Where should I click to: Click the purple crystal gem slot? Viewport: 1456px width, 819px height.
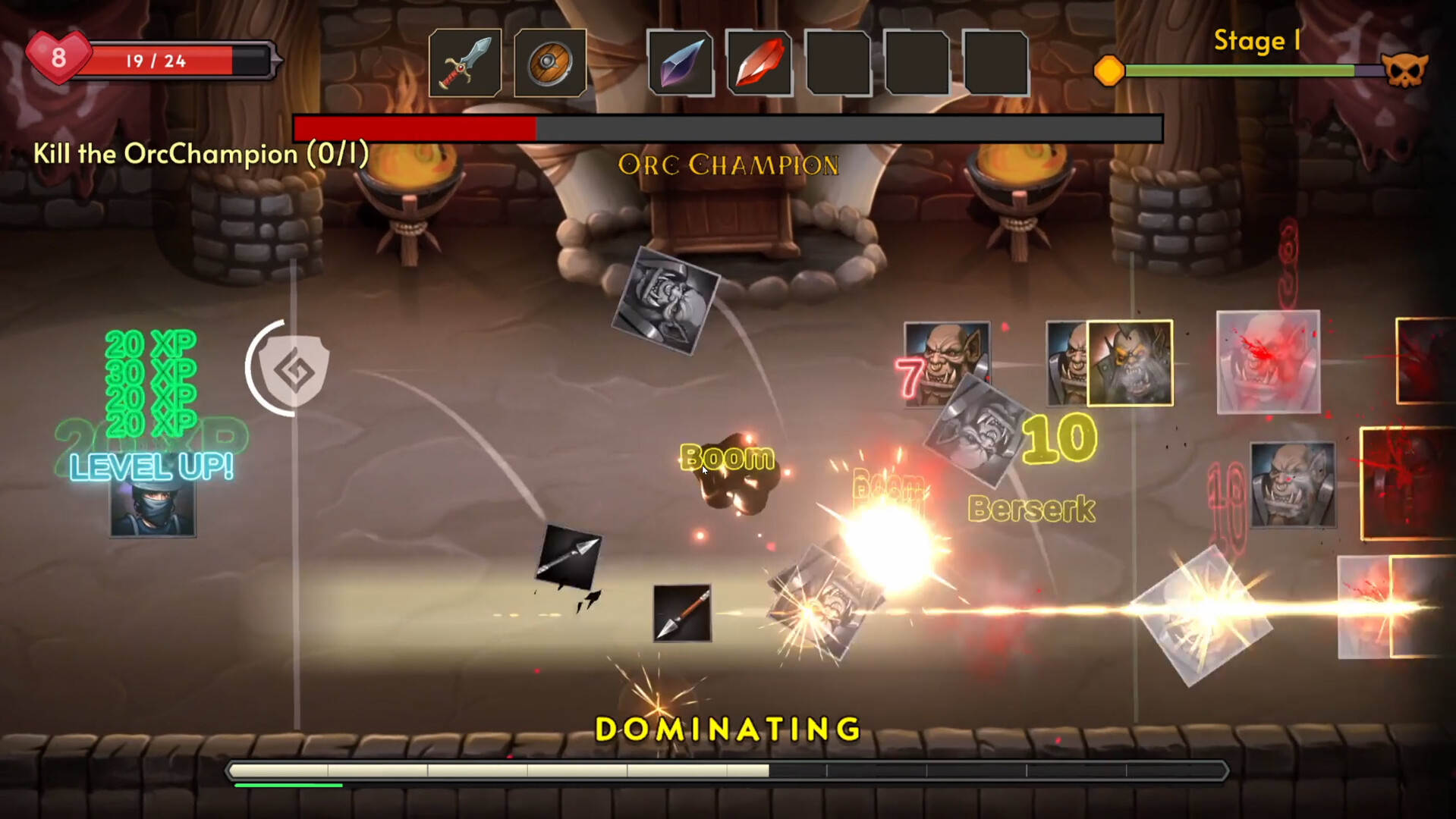tap(681, 63)
